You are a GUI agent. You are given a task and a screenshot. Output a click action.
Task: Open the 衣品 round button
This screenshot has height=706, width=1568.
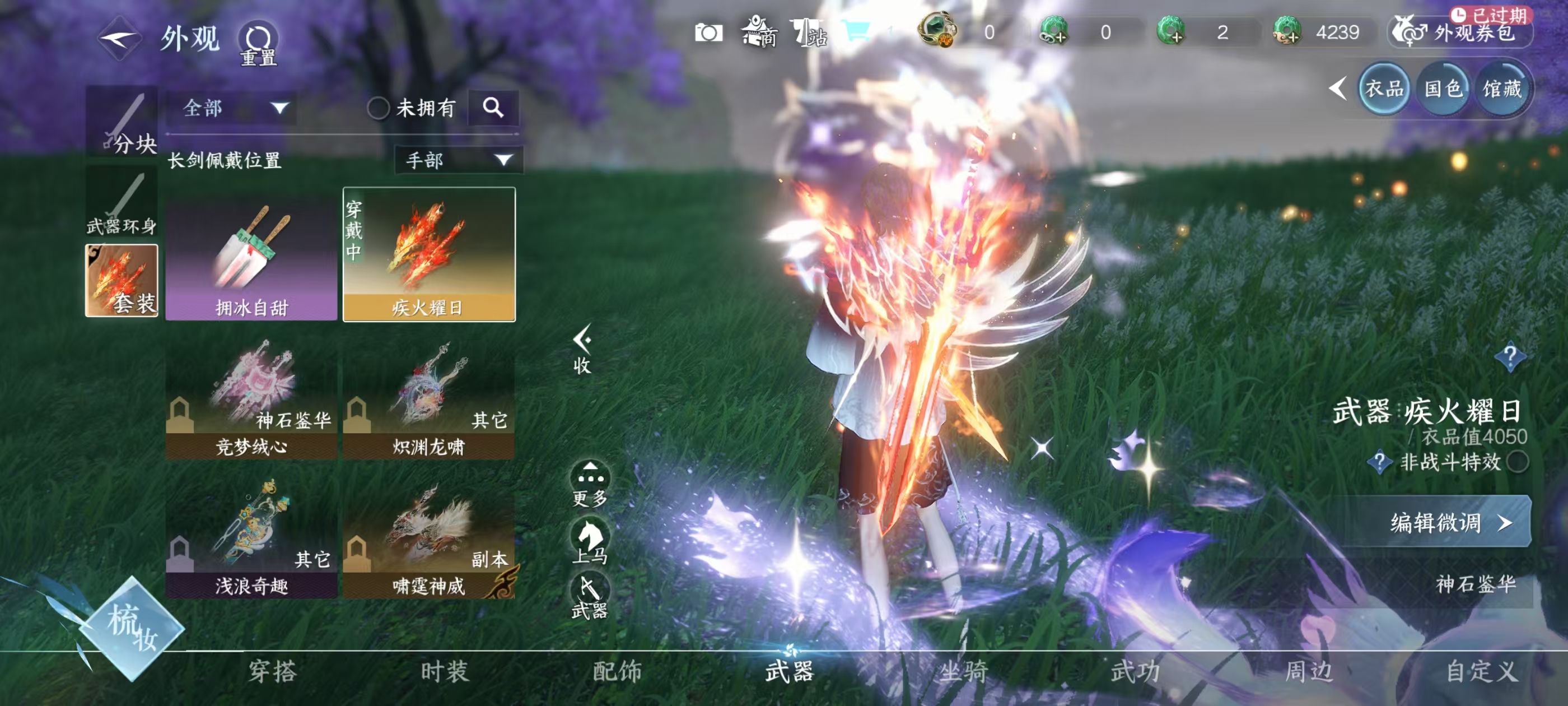1384,89
